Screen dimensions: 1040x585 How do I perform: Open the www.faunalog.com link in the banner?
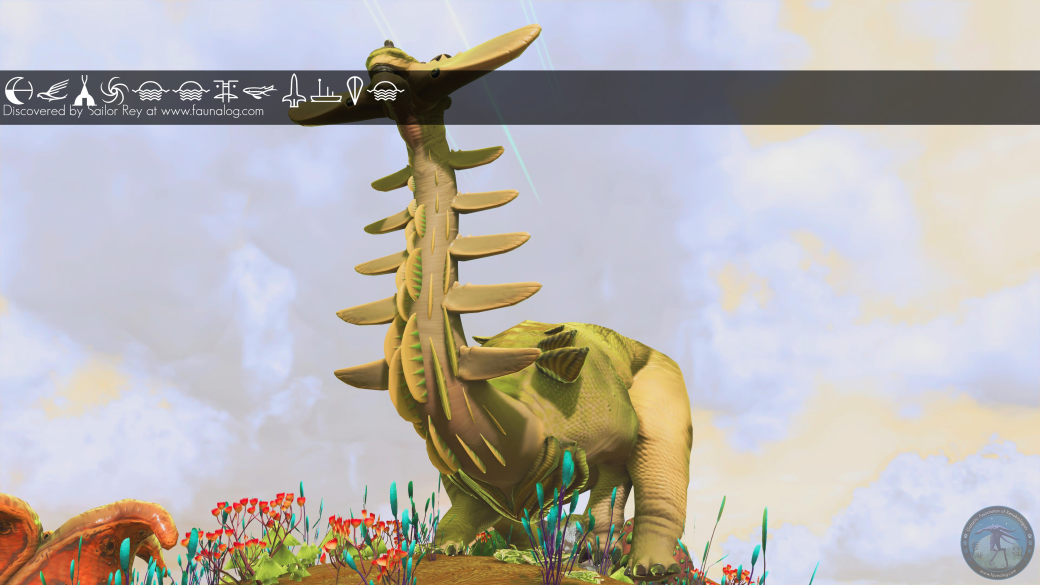click(x=212, y=112)
